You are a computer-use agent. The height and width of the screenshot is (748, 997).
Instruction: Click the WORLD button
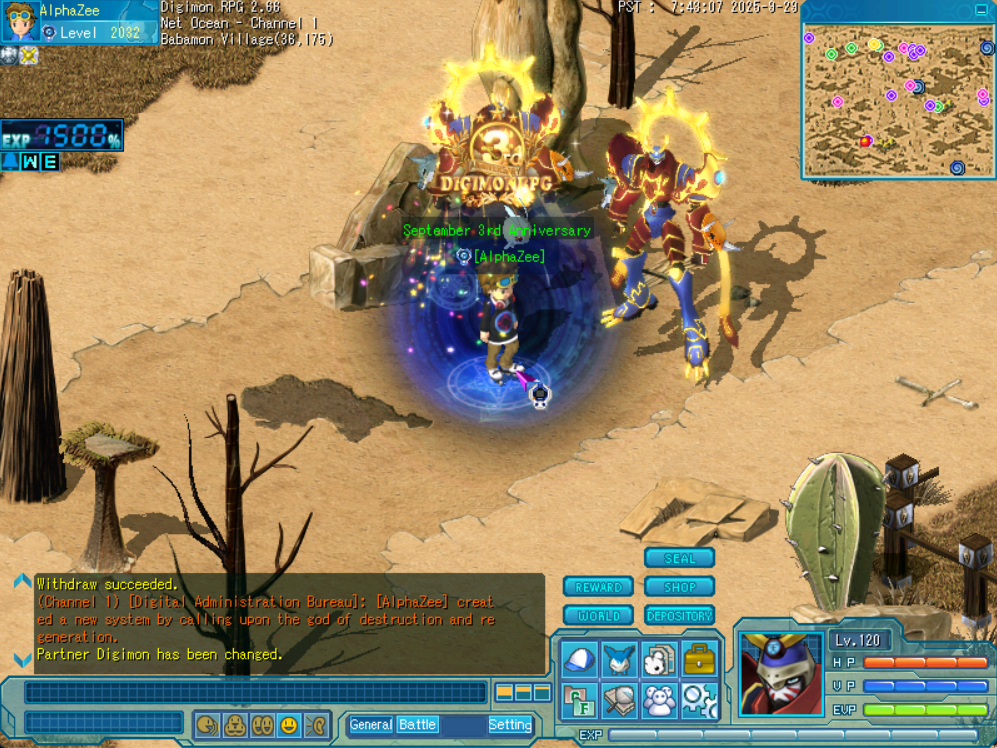[598, 616]
